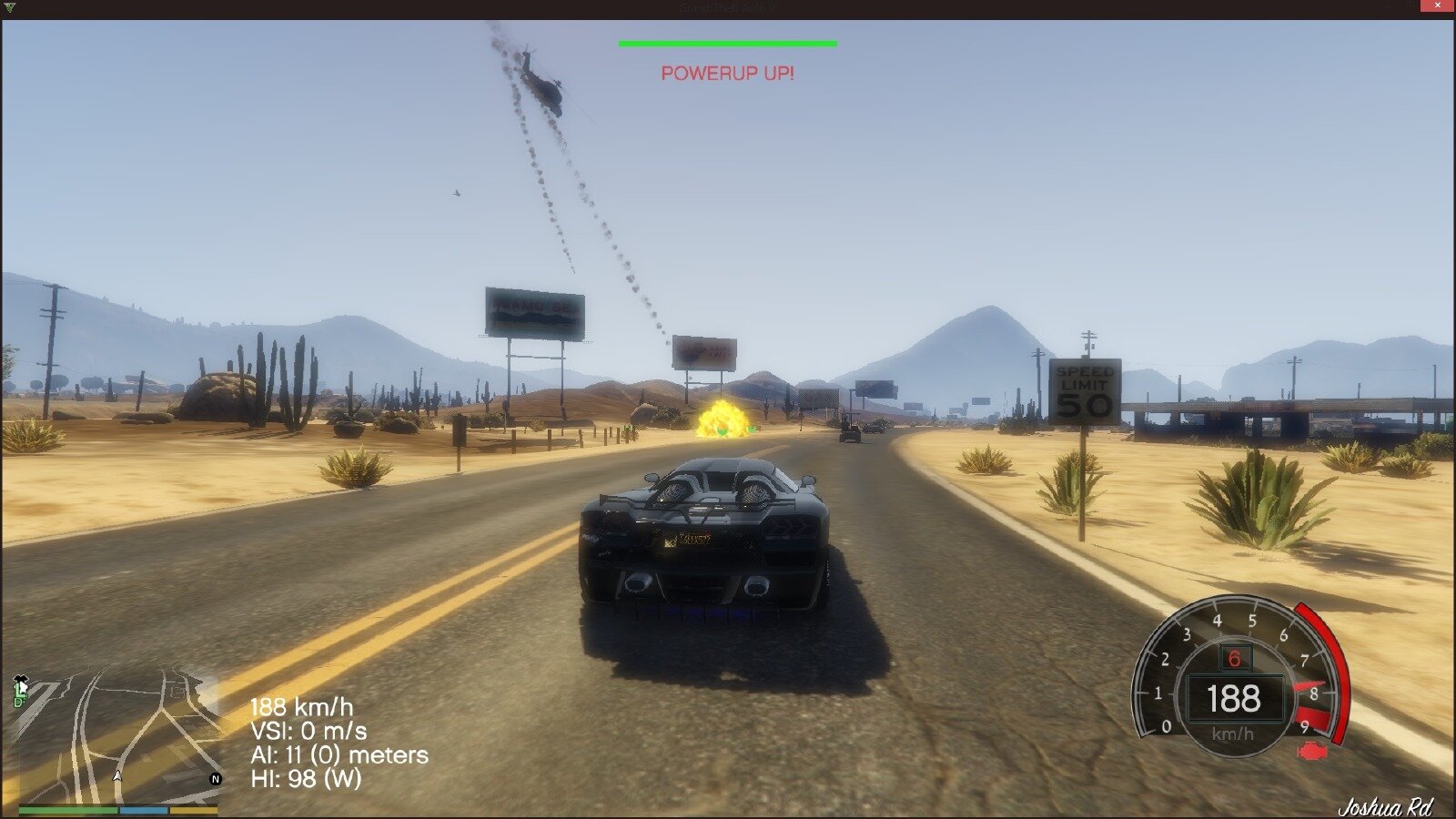Click the player arrow on the minimap
Screen dimensions: 1456x819
pos(117,776)
